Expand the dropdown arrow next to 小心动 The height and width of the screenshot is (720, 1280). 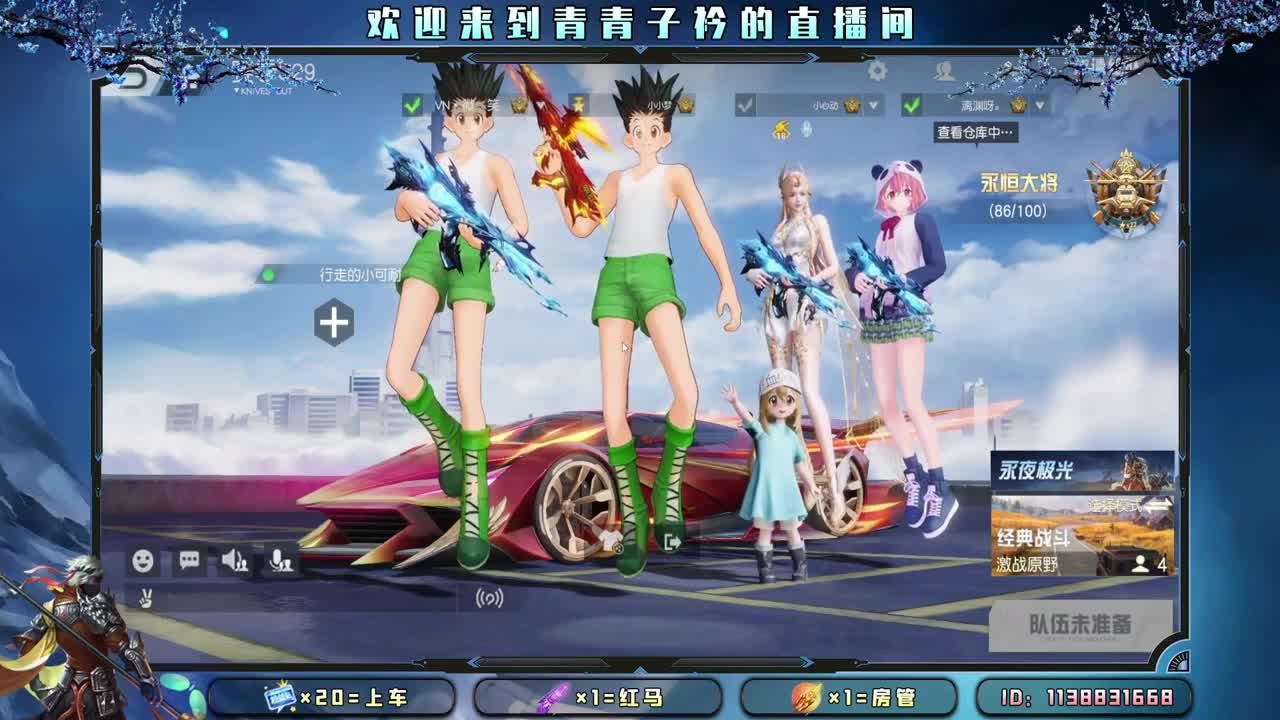pyautogui.click(x=872, y=104)
